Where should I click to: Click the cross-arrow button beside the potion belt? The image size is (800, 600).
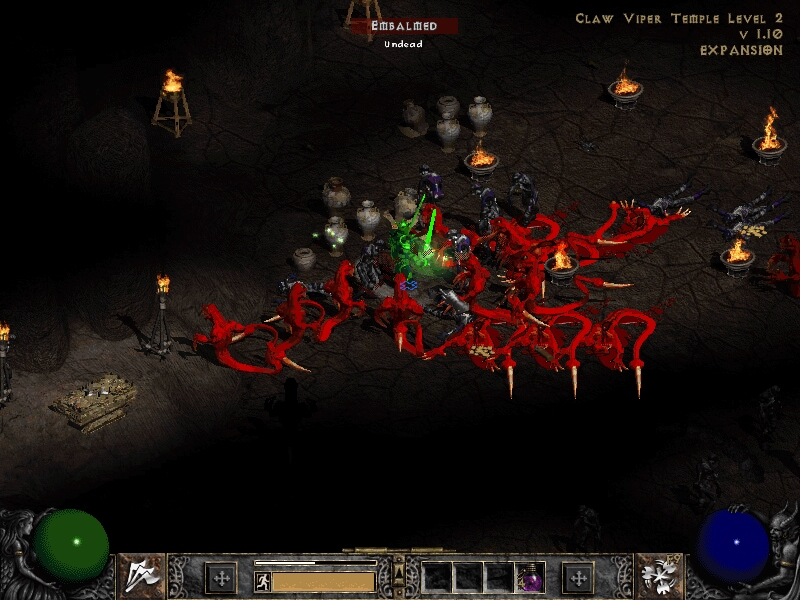578,577
